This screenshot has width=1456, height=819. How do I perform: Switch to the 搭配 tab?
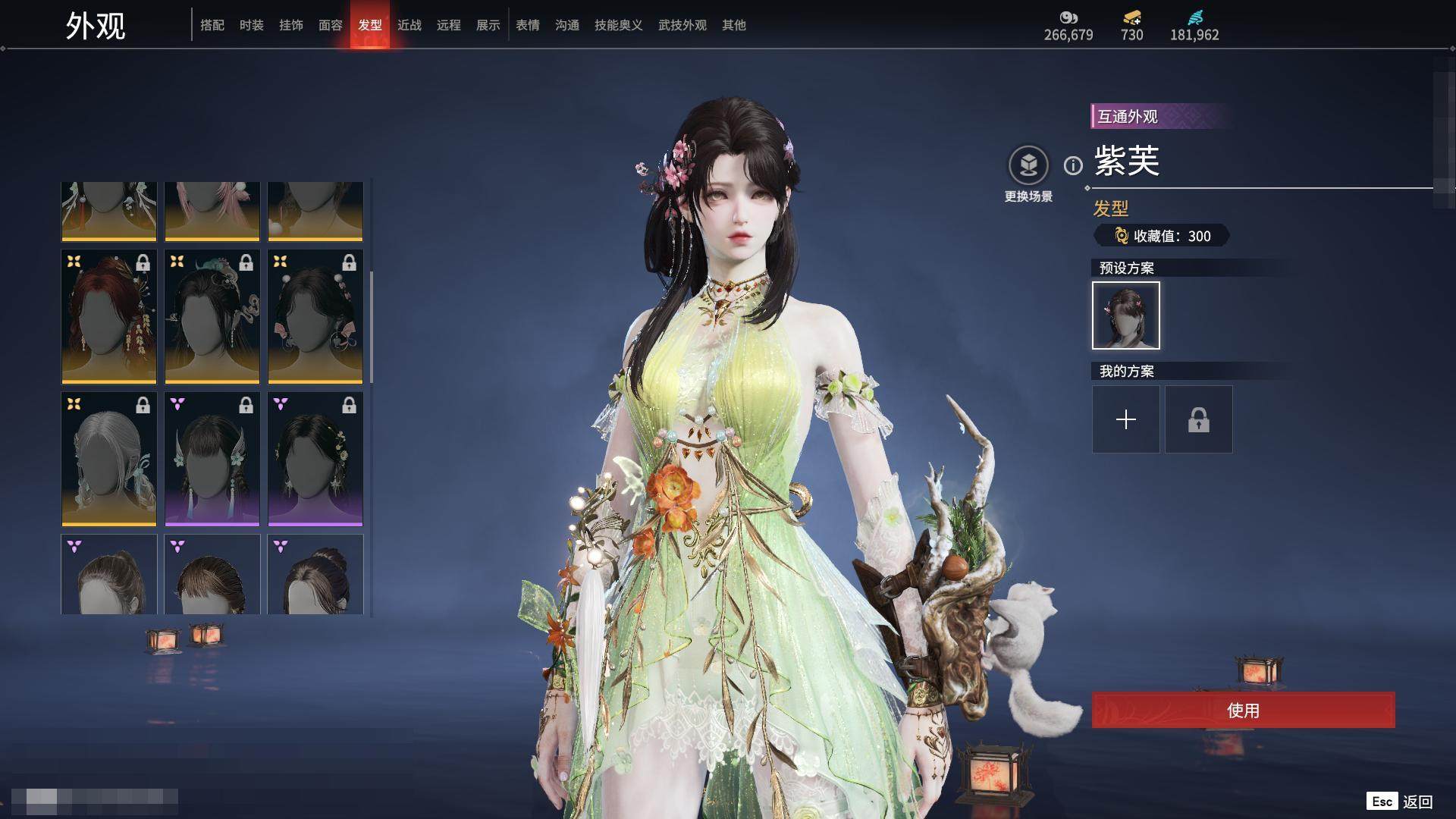click(x=212, y=25)
